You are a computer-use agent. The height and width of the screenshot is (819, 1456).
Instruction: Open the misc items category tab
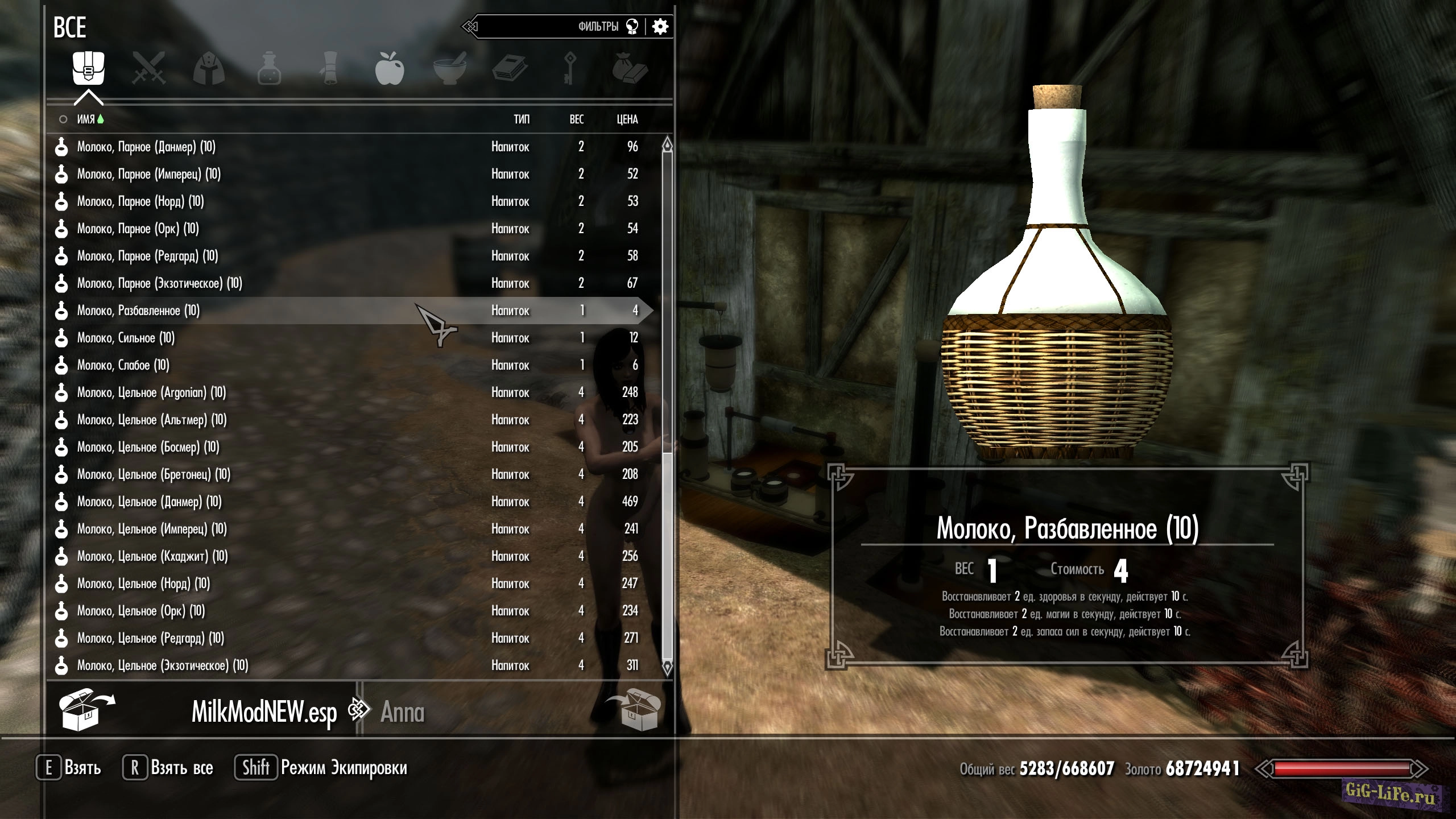(630, 69)
